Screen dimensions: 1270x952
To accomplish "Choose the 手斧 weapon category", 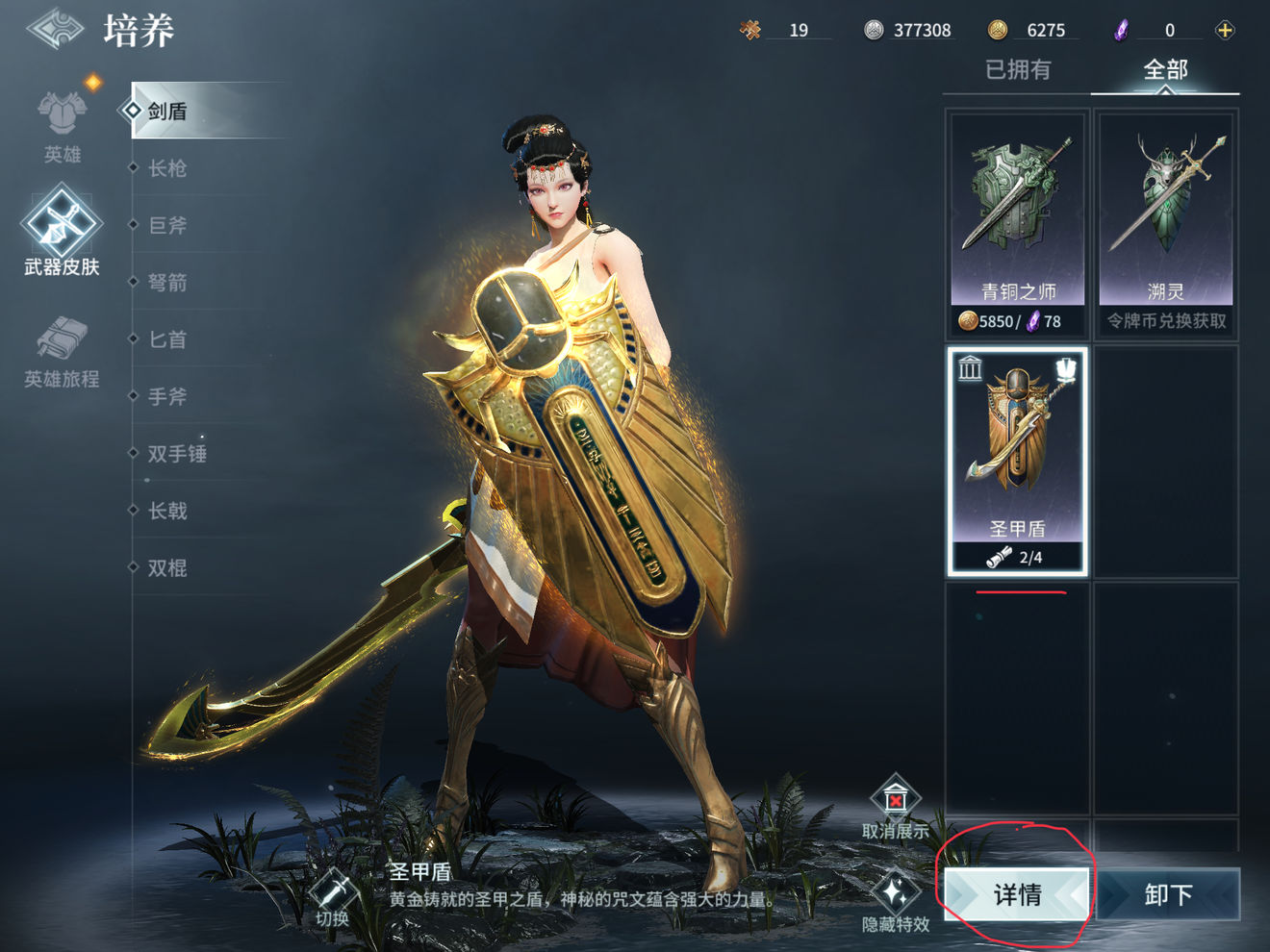I will tap(167, 396).
